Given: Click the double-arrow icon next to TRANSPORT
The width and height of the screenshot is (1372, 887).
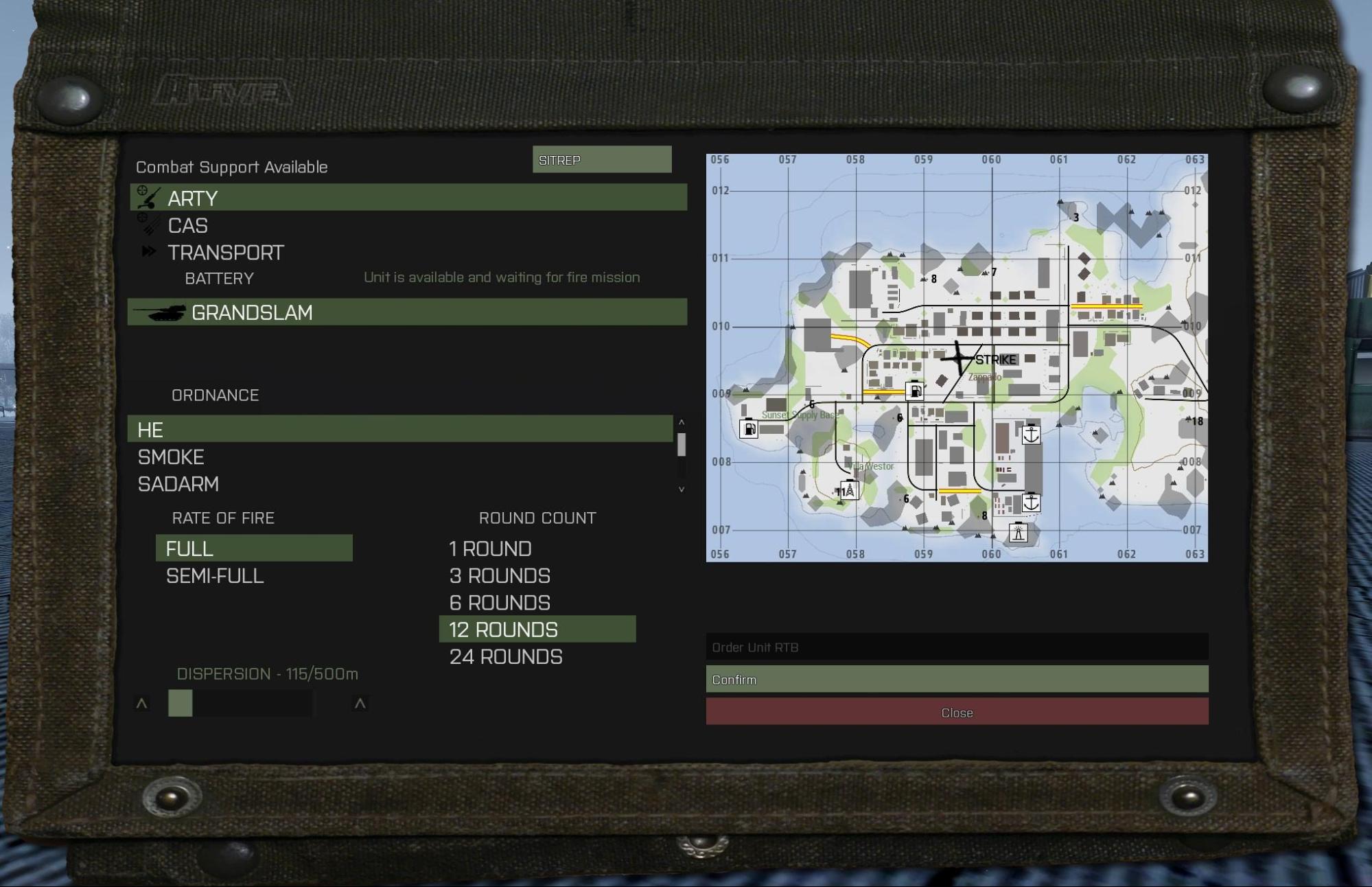Looking at the screenshot, I should pyautogui.click(x=148, y=251).
